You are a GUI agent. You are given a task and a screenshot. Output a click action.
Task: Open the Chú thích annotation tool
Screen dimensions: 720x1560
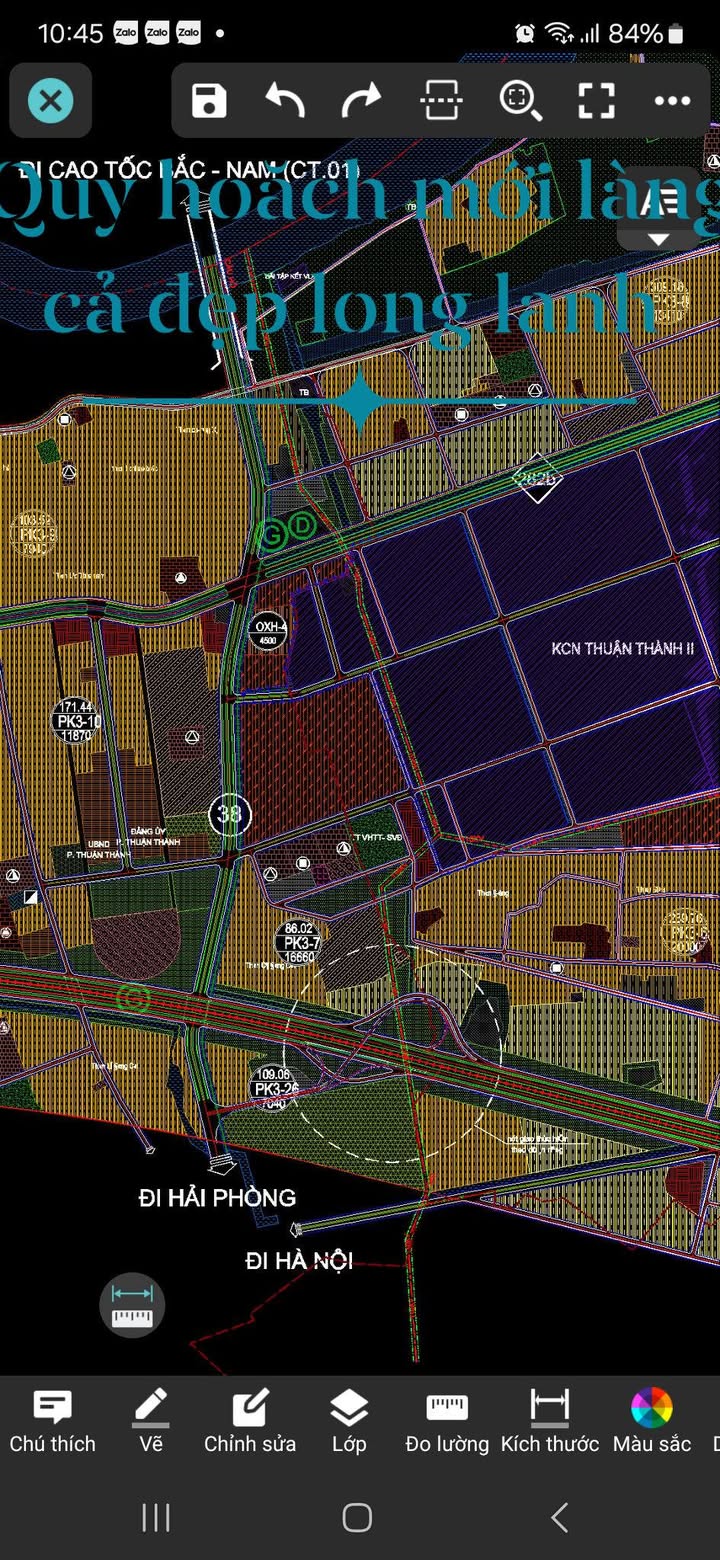[52, 1420]
